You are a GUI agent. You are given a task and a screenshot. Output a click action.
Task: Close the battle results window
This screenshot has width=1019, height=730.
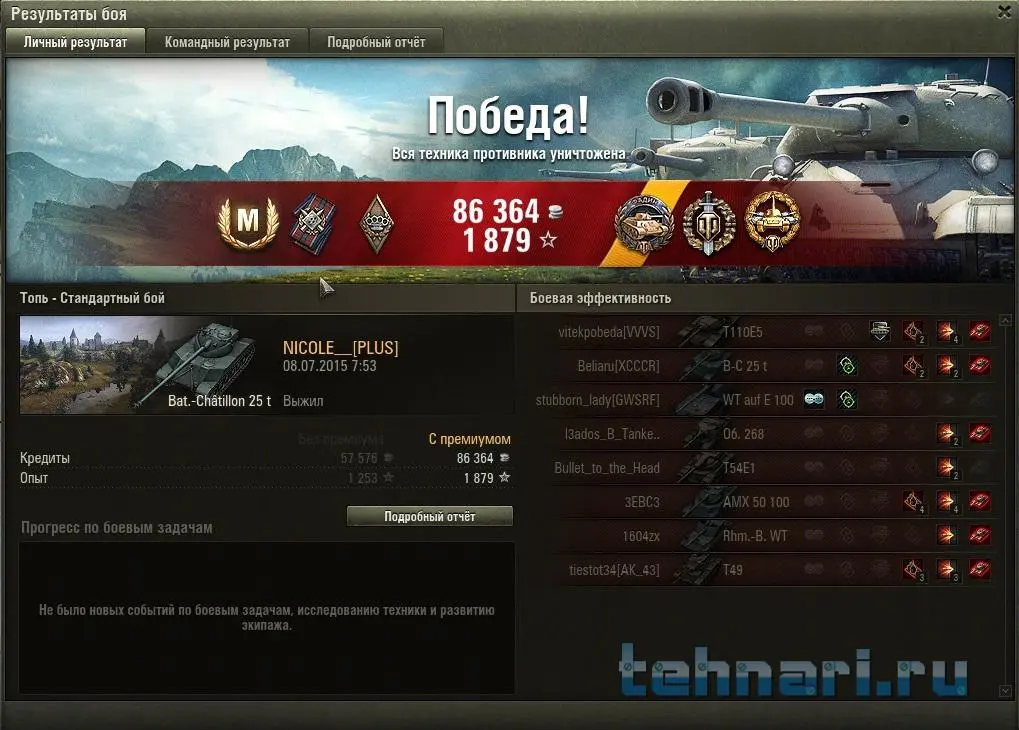1004,12
